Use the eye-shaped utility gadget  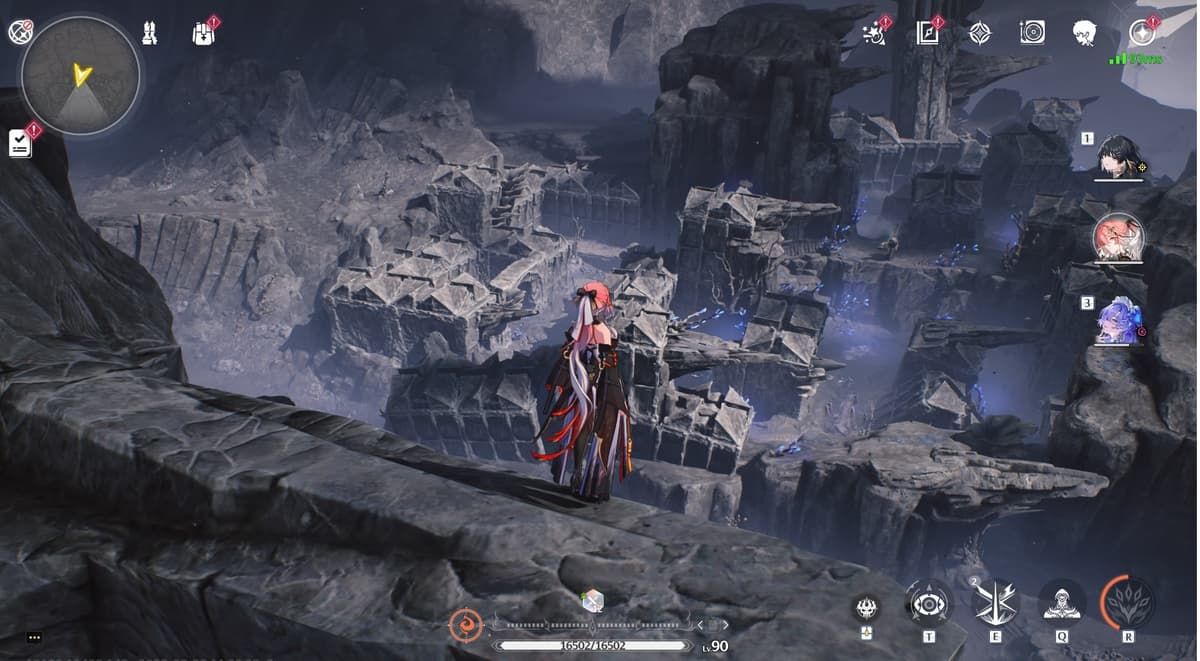coord(927,603)
